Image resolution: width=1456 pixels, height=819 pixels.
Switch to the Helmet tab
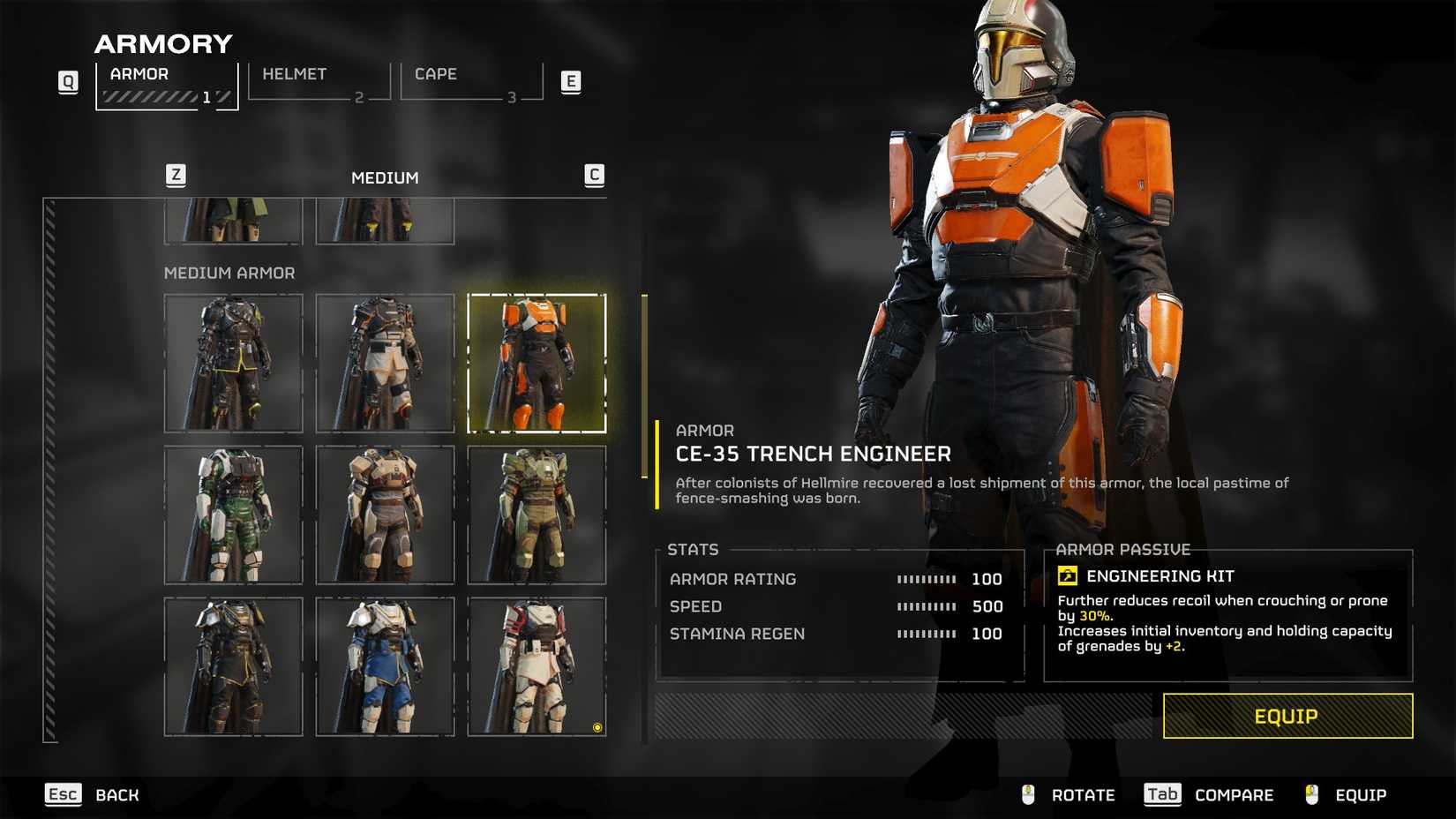click(294, 74)
